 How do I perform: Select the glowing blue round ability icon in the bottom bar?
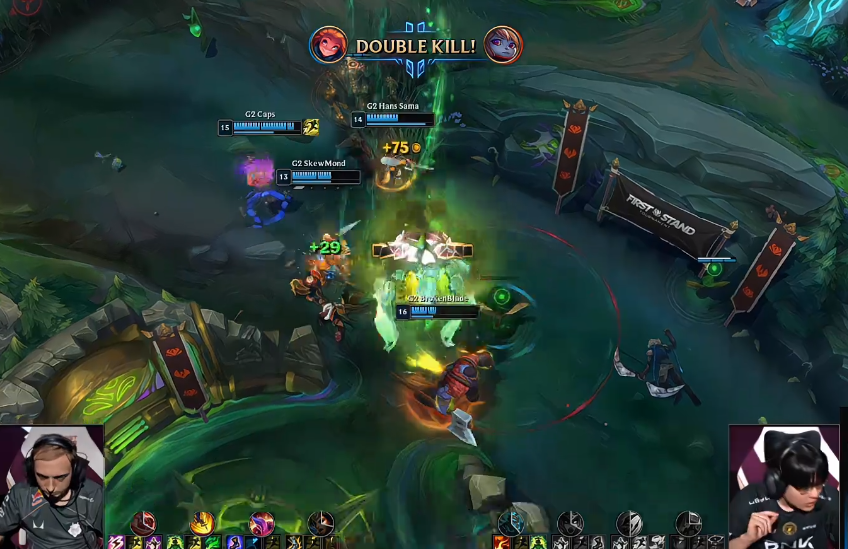click(x=512, y=522)
